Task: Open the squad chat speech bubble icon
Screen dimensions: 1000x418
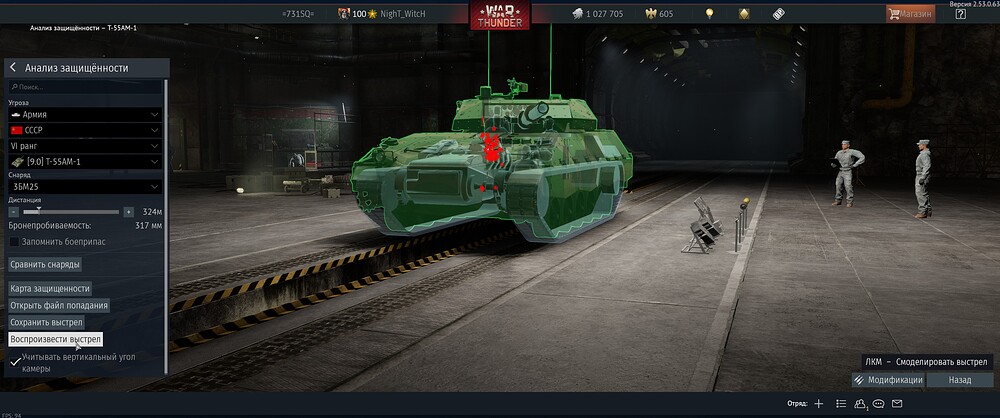Action: click(x=879, y=403)
